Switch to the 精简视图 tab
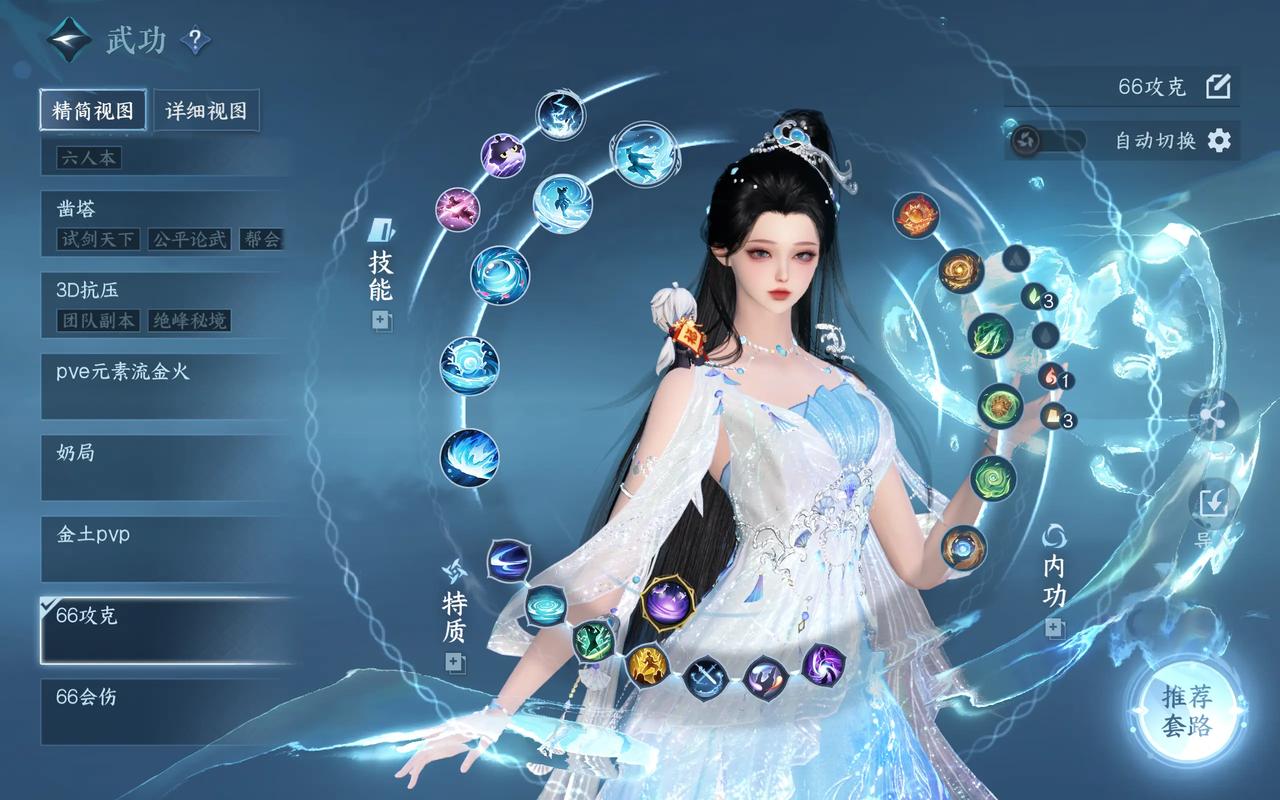This screenshot has width=1280, height=800. pyautogui.click(x=93, y=110)
